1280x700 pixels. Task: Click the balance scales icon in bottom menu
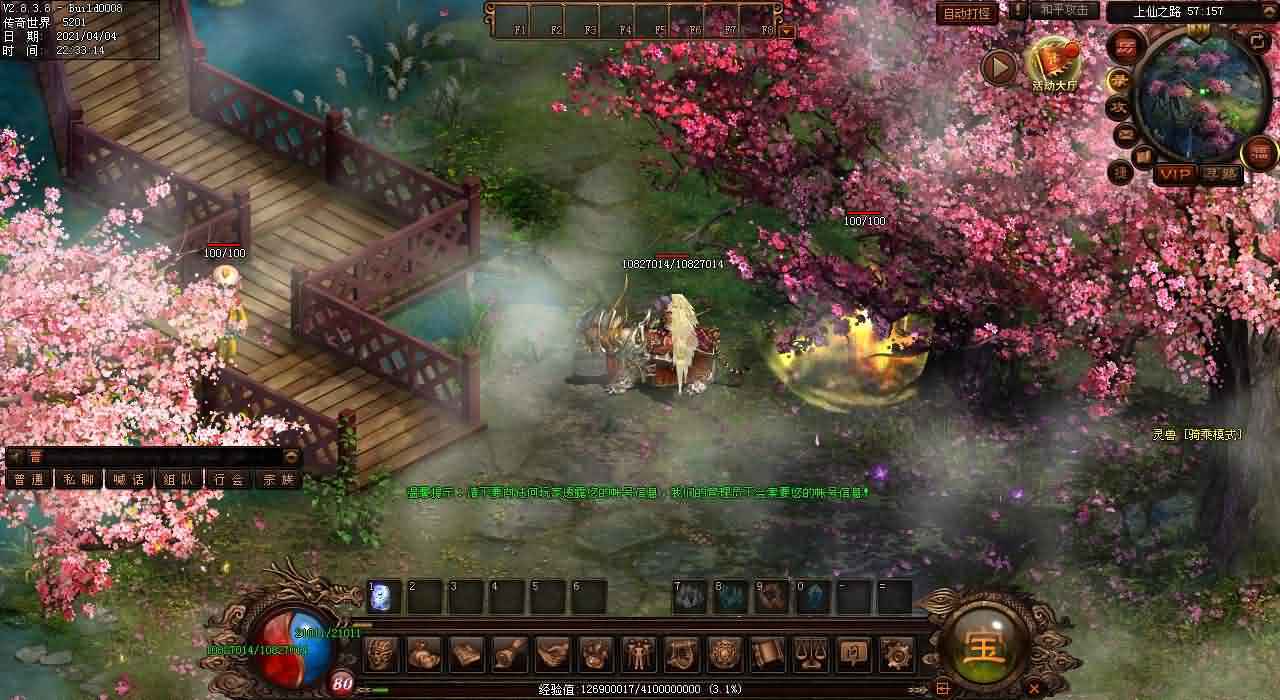coord(810,654)
